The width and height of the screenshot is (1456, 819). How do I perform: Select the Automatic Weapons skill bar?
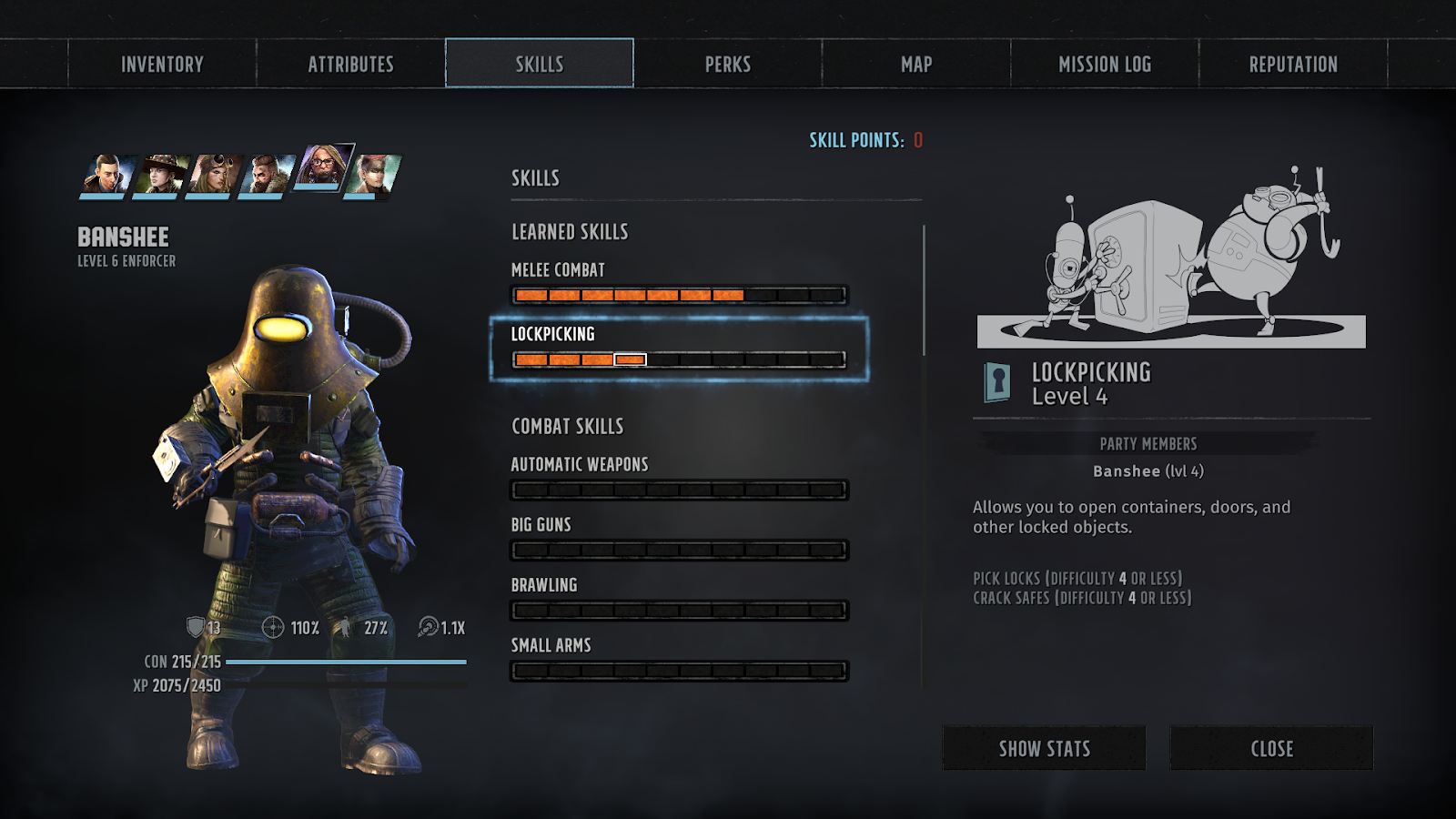[679, 490]
